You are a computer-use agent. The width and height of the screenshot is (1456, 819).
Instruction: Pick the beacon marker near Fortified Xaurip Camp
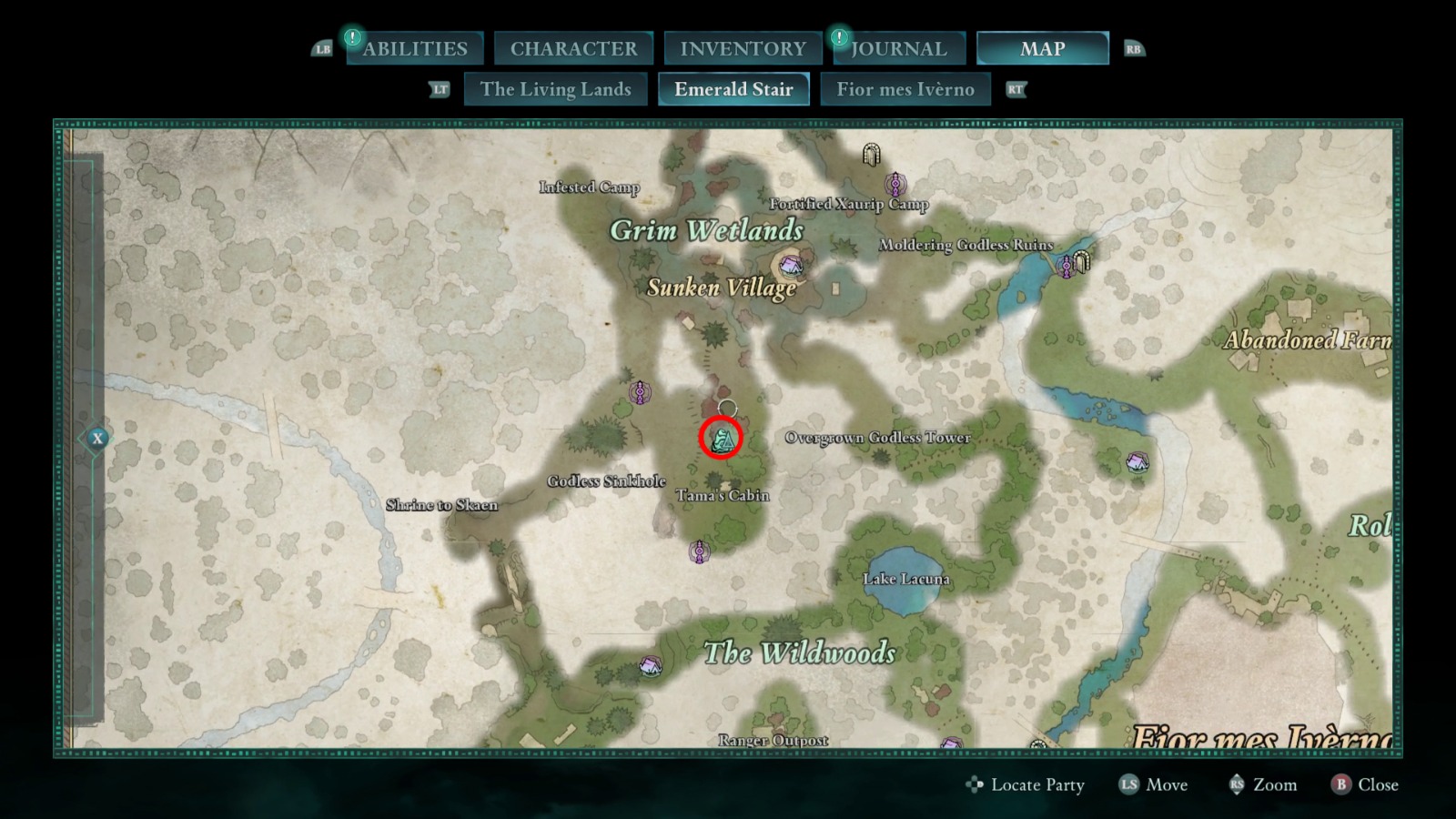[x=895, y=185]
